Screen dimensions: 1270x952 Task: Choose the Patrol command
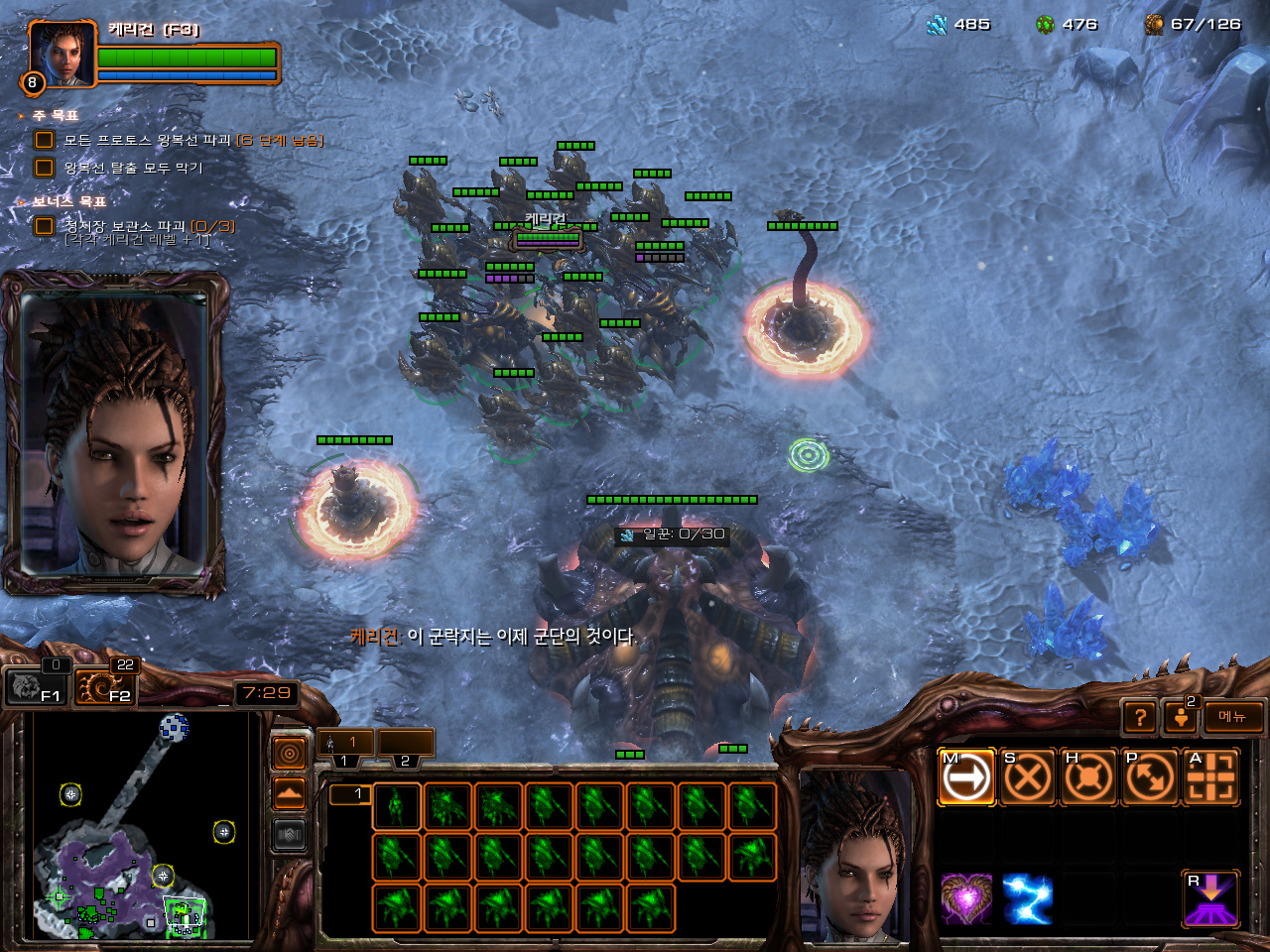(1150, 776)
